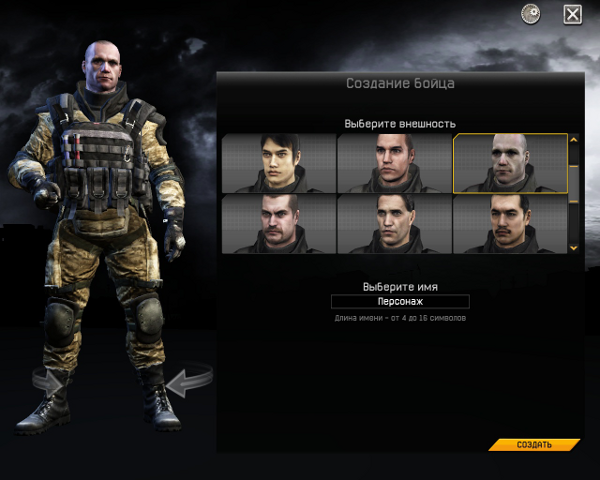
Task: Select the bottom-left mustached face portrait
Action: (x=279, y=224)
